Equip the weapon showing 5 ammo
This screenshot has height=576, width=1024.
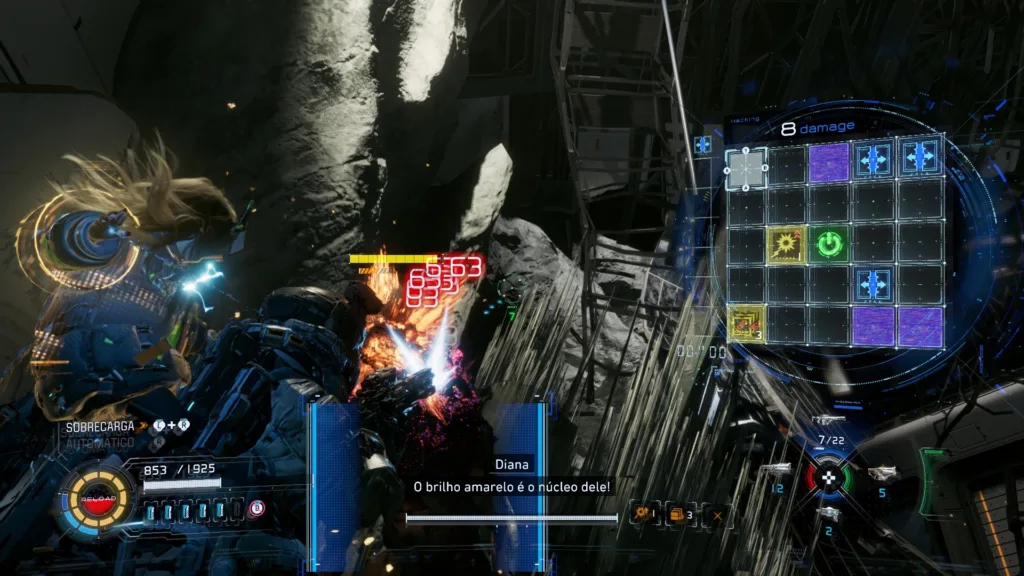coord(881,474)
